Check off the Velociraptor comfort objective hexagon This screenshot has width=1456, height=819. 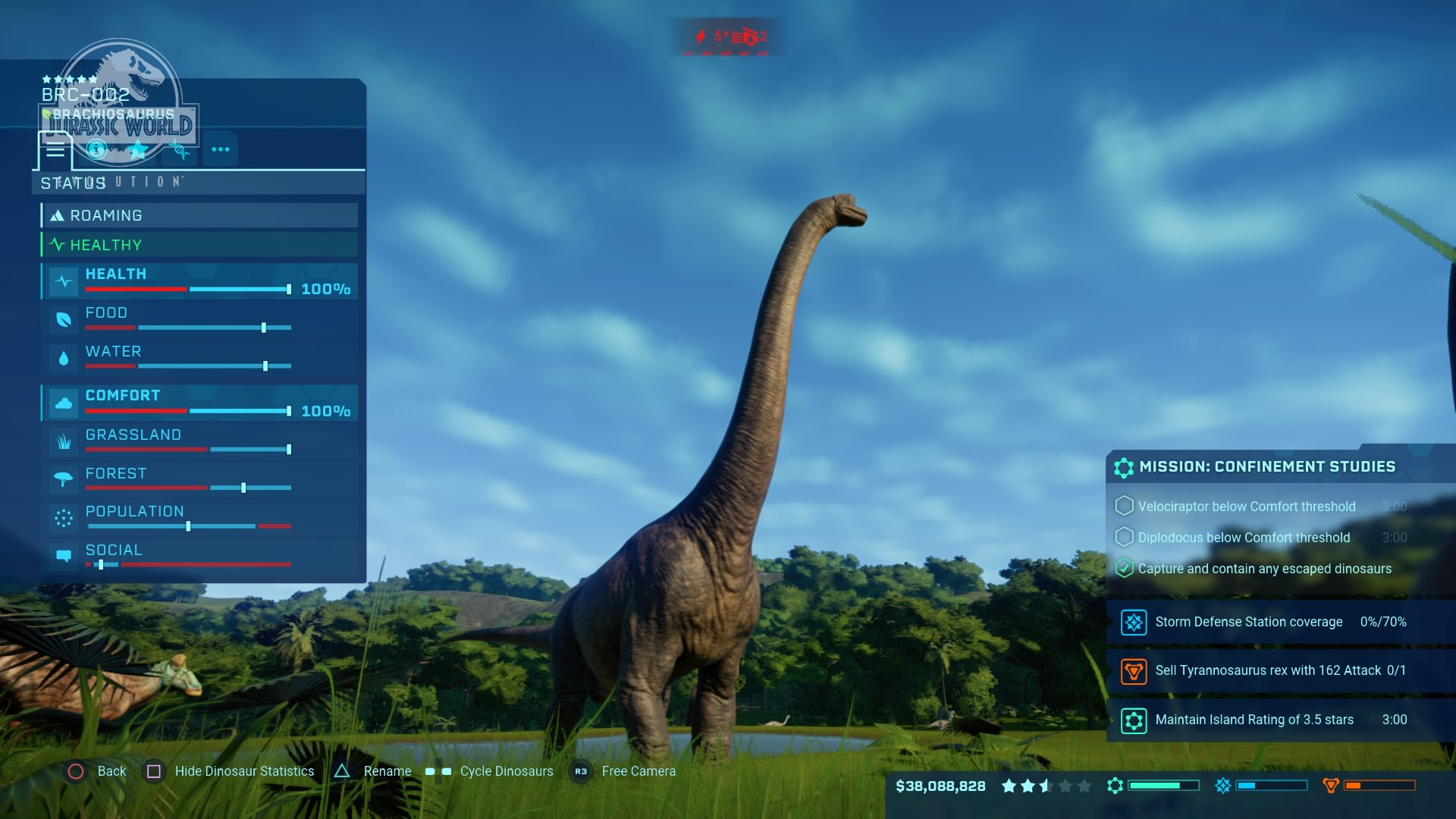1125,507
